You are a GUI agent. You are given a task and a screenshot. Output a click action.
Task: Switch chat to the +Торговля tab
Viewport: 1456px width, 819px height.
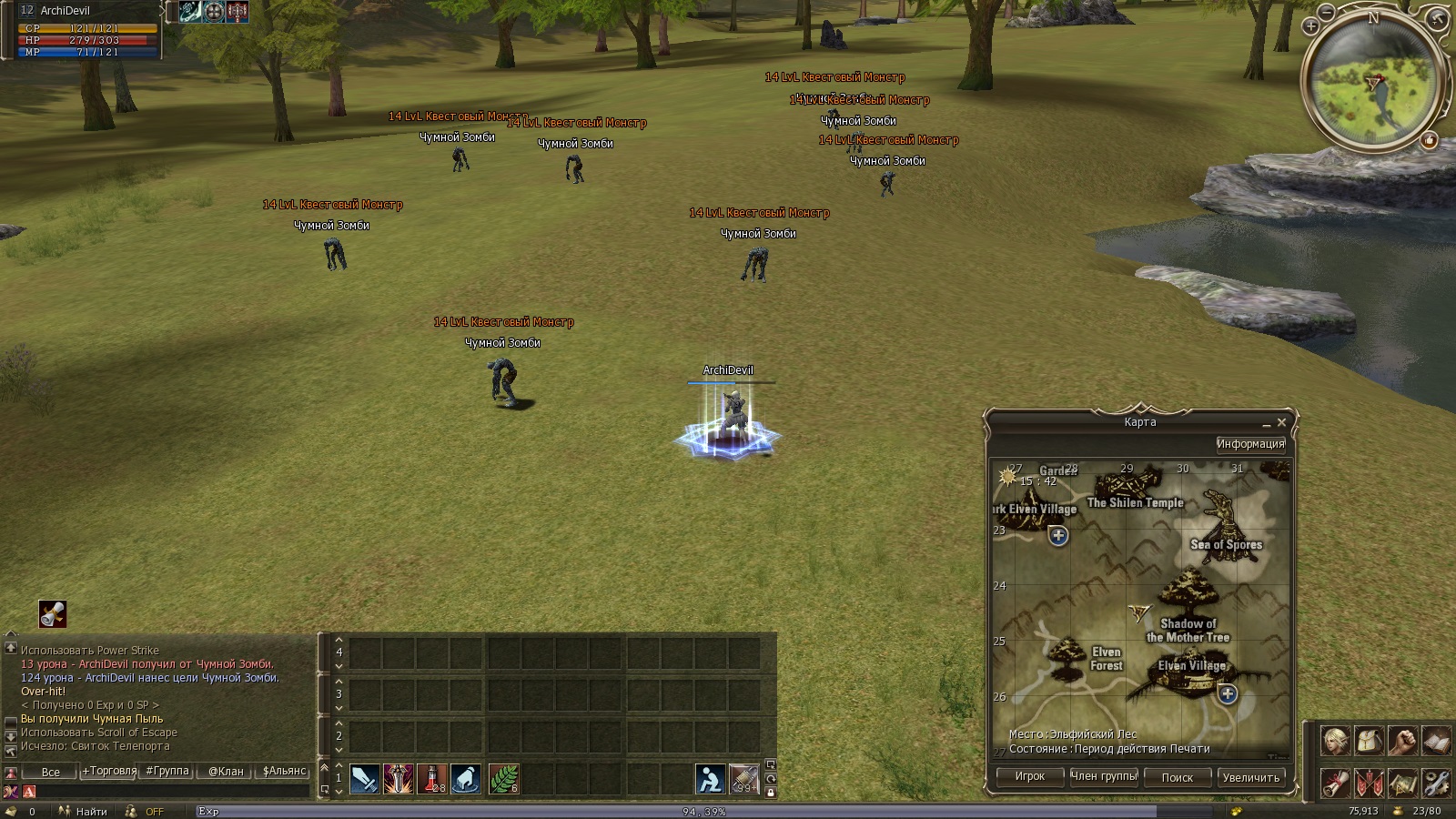(109, 771)
